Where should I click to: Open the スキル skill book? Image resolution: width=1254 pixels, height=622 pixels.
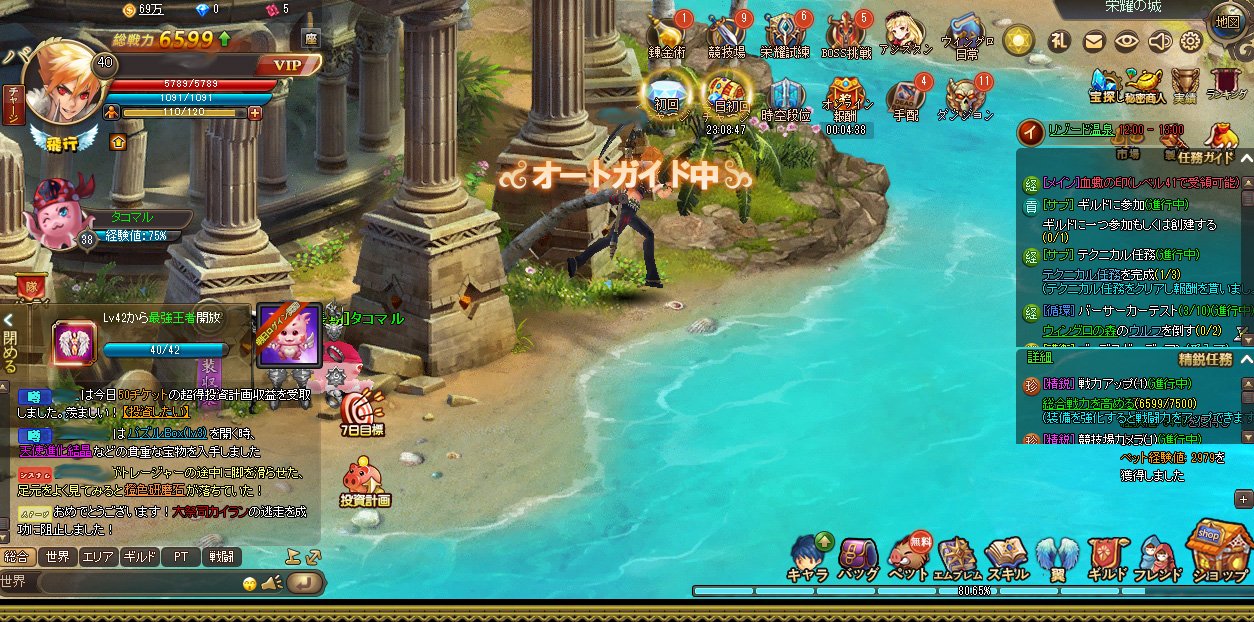(x=1005, y=558)
